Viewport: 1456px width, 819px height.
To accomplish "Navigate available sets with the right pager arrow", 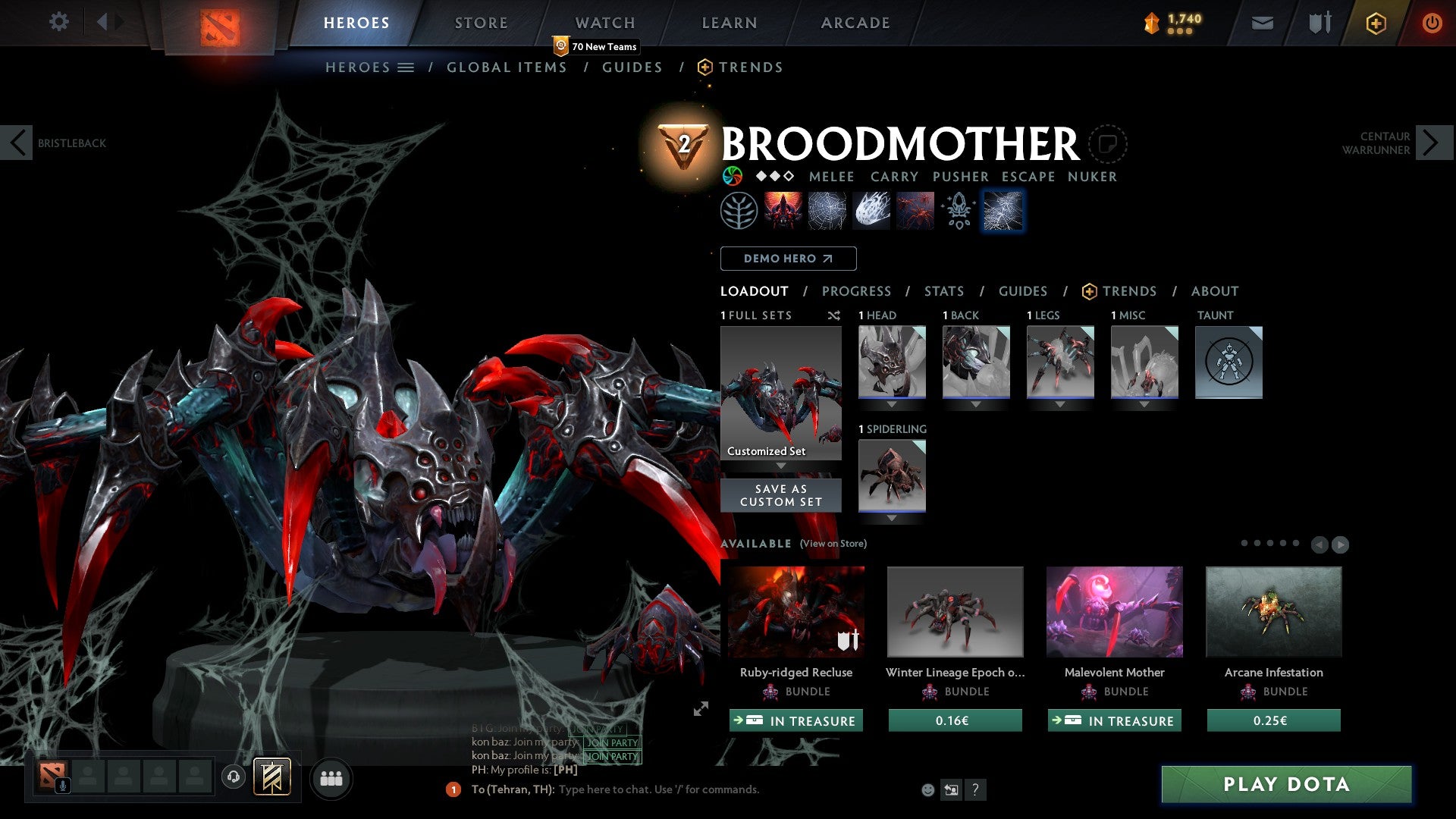I will (x=1339, y=545).
